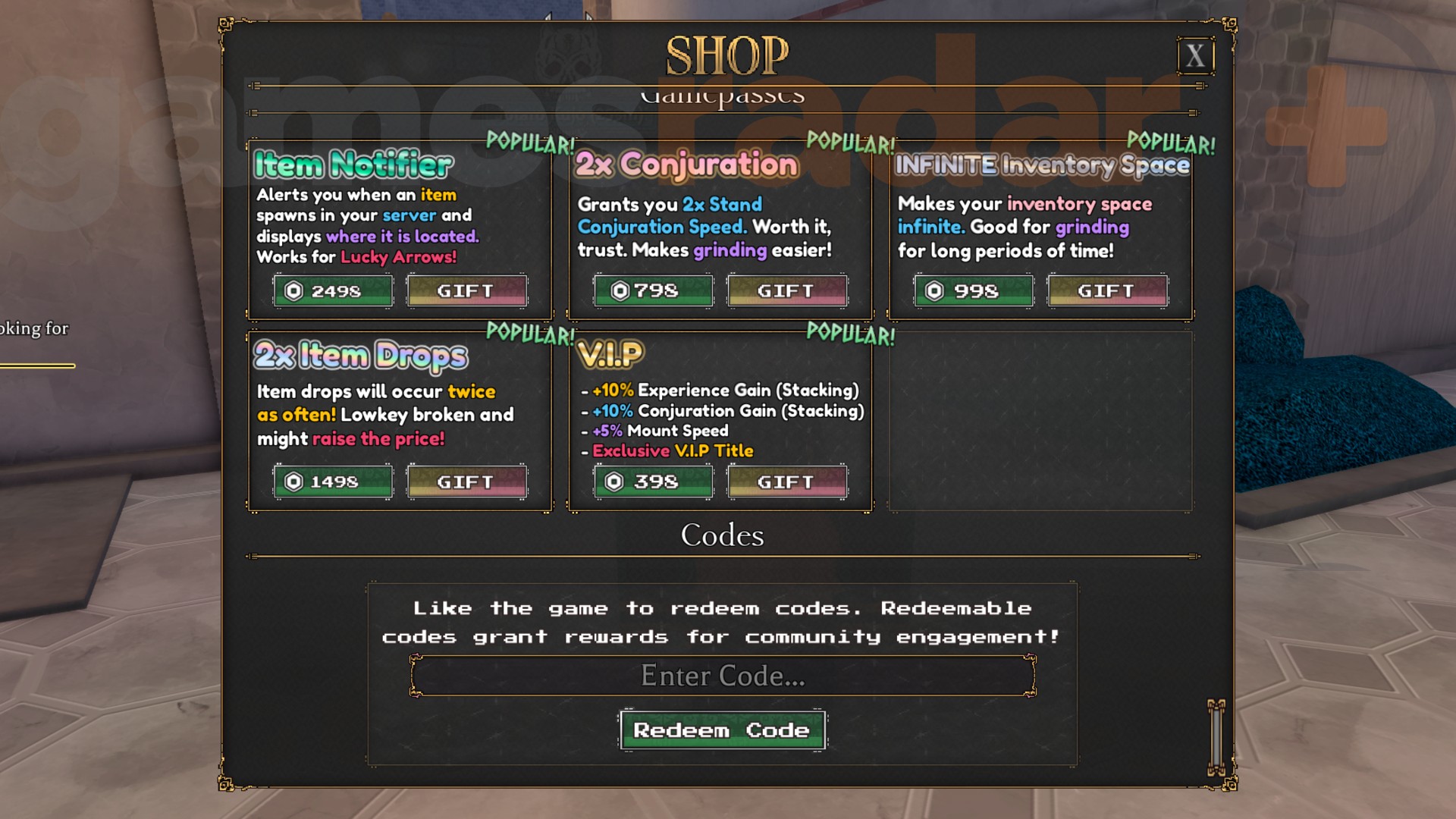1456x819 pixels.
Task: Buy Item Notifier for 2498 Robux
Action: click(x=333, y=290)
